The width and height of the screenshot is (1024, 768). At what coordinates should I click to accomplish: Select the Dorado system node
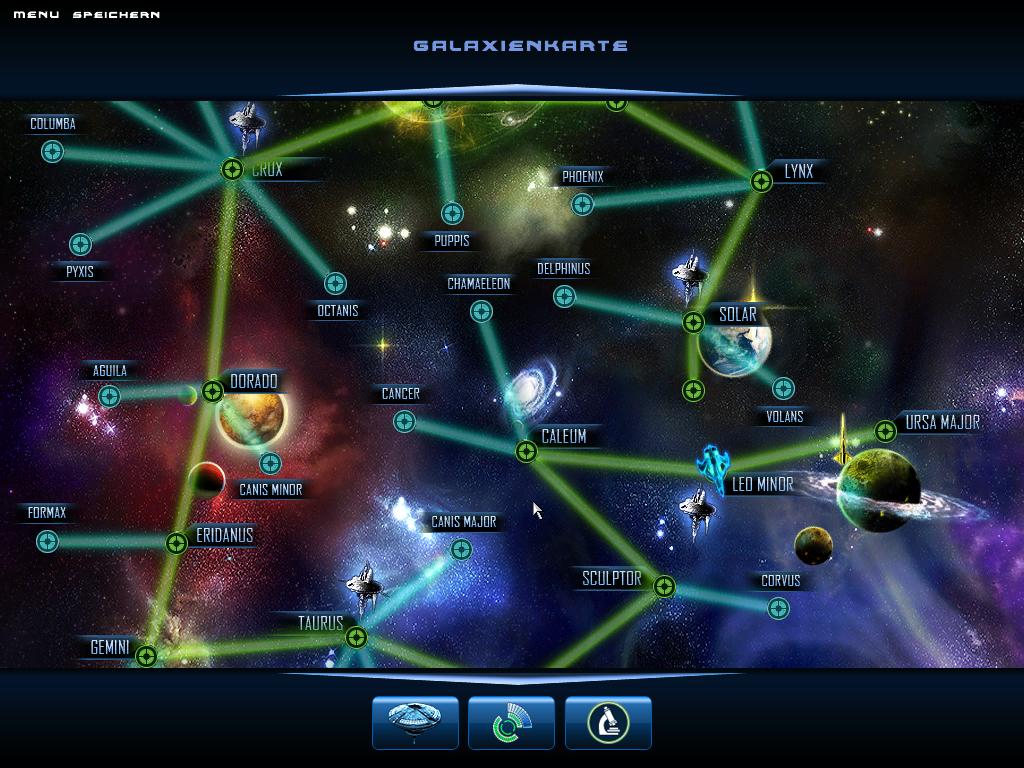(x=212, y=391)
